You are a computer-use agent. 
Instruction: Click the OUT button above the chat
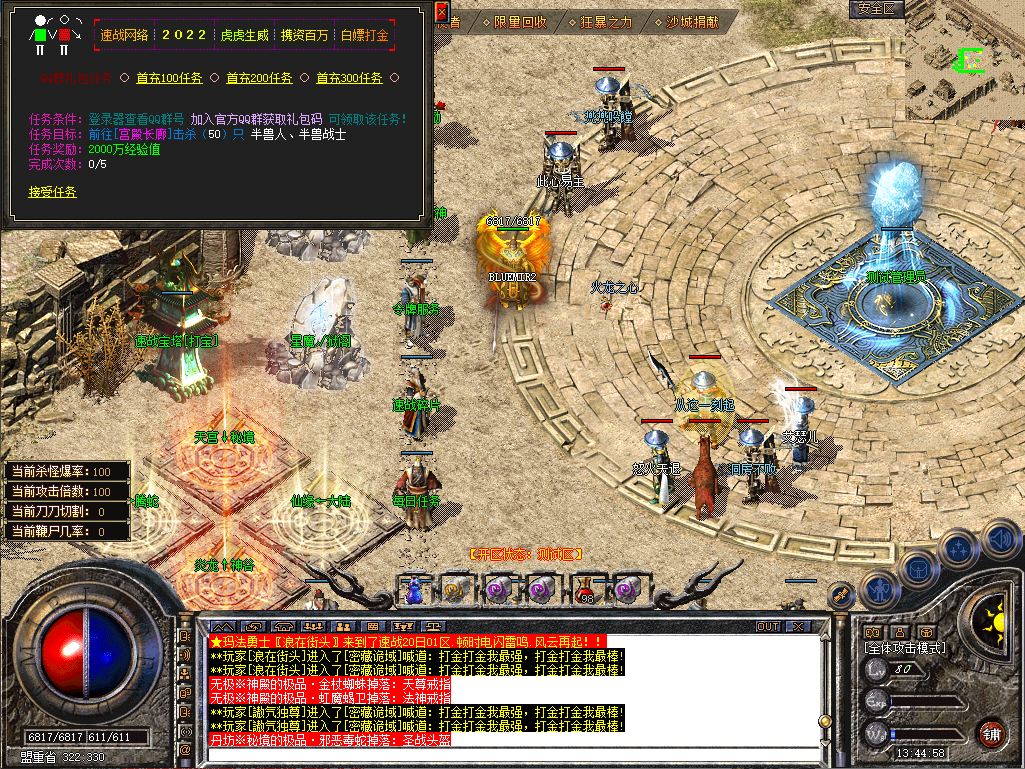click(x=768, y=627)
